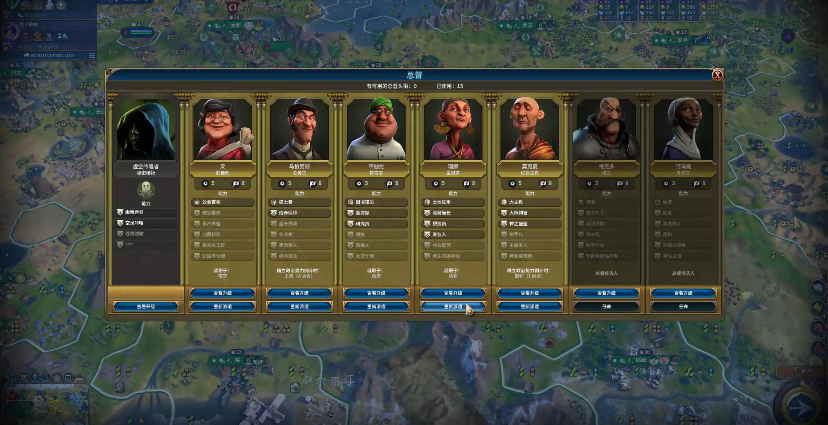Close the Governors panel
Viewport: 828px width, 425px height.
pos(717,74)
